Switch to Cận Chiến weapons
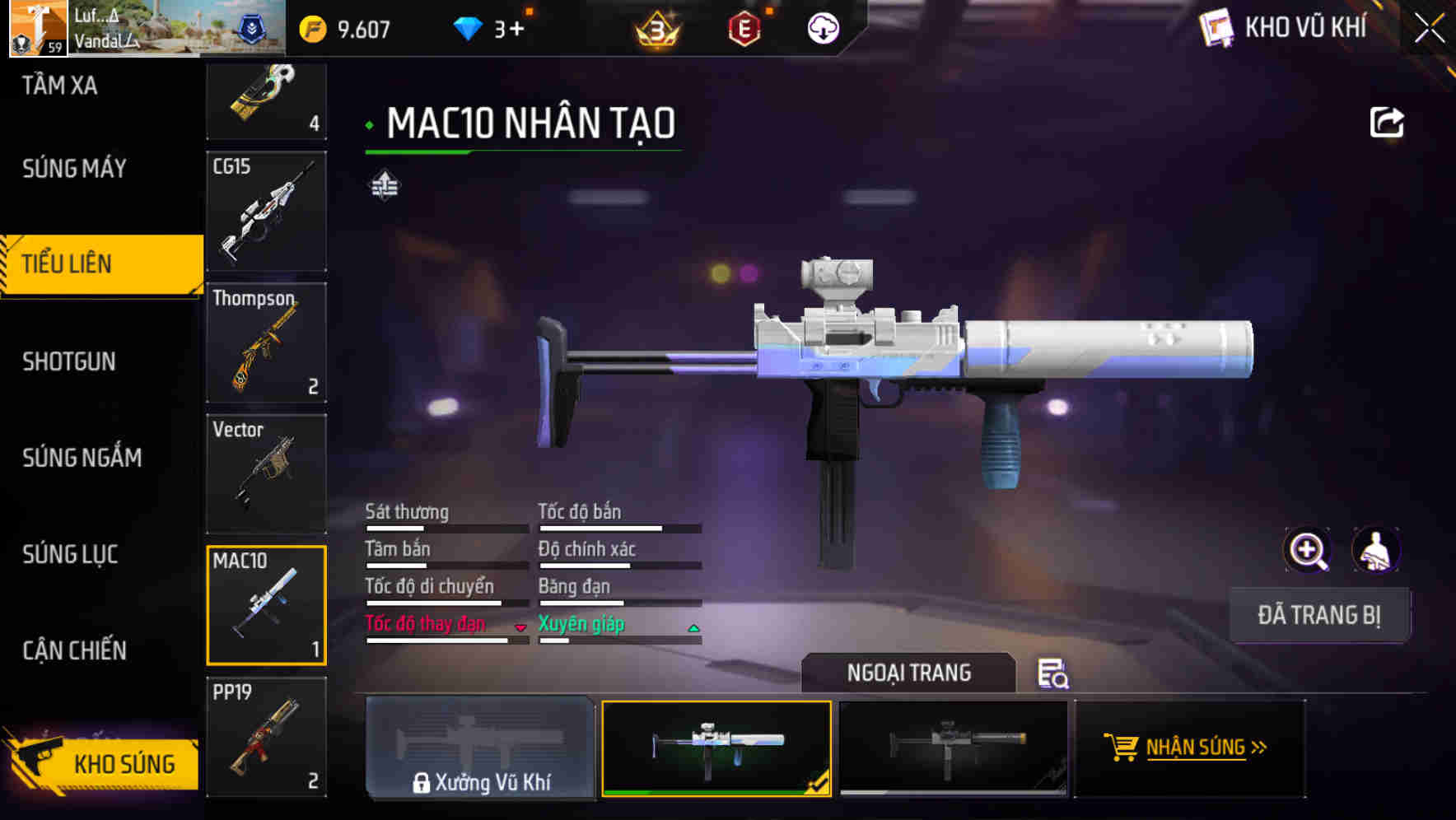 (x=74, y=650)
